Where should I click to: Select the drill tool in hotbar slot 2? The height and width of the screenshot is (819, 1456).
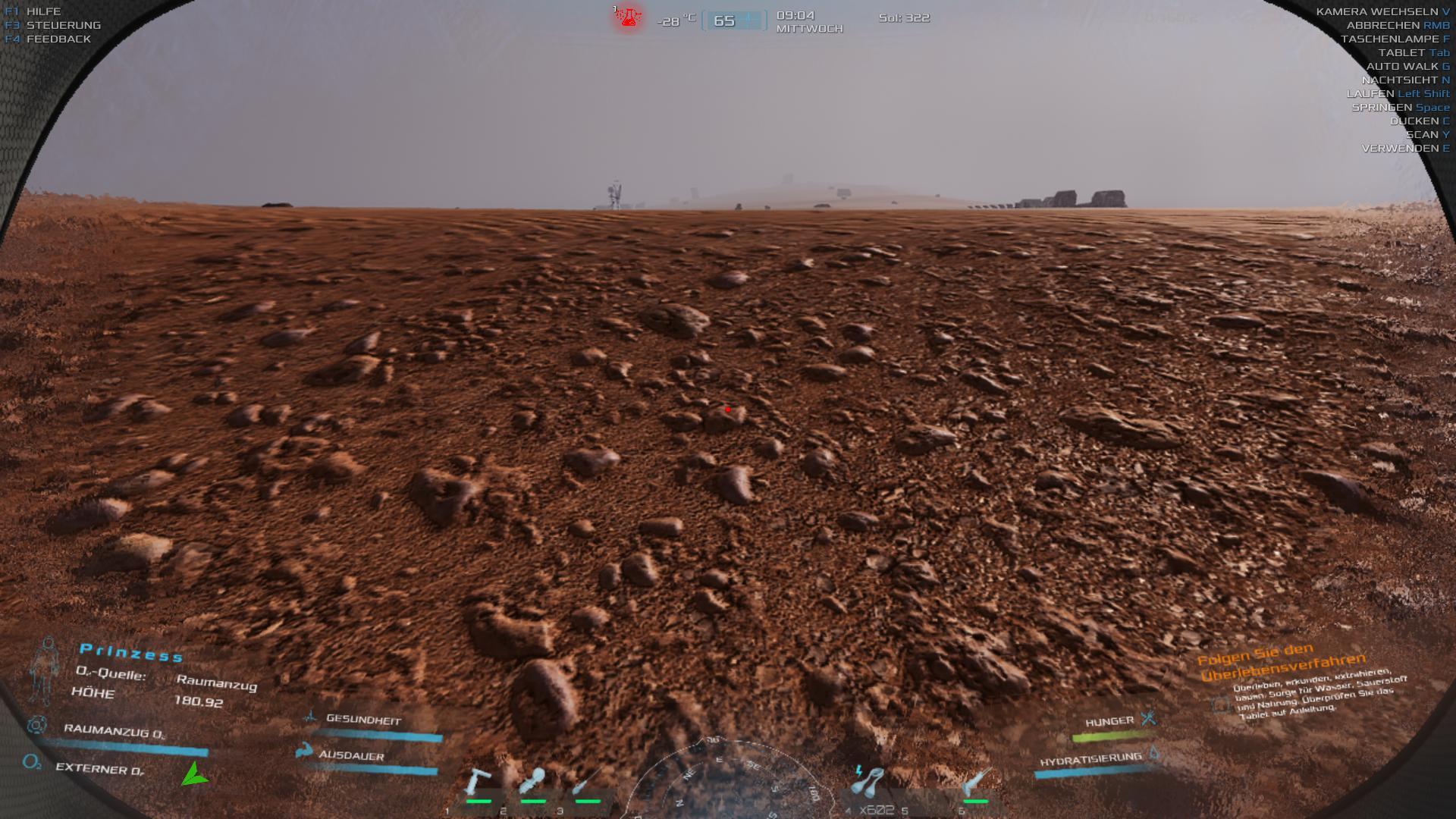tap(532, 783)
